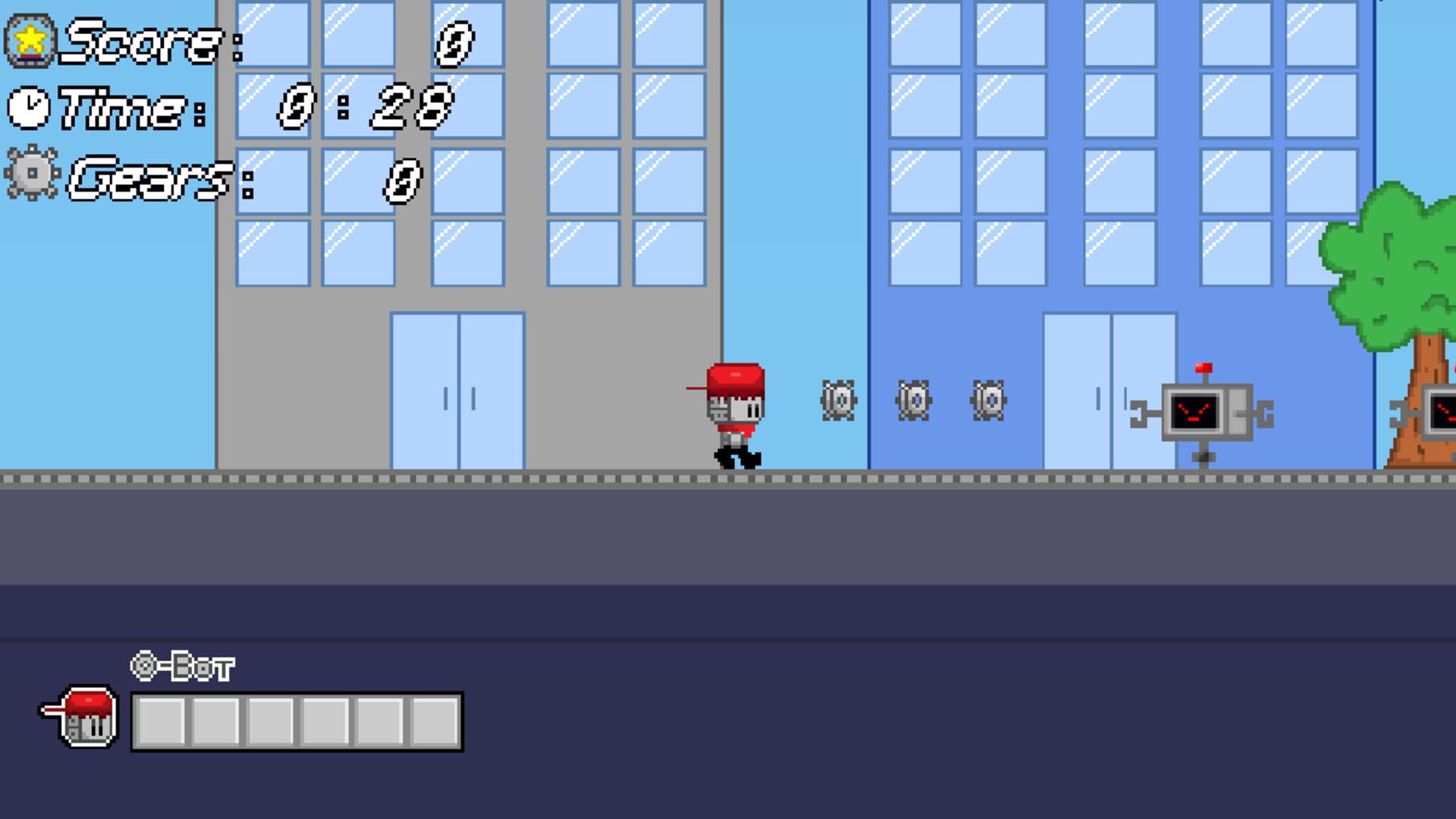The height and width of the screenshot is (819, 1456).
Task: Click the first floating gear collectible
Action: [838, 400]
